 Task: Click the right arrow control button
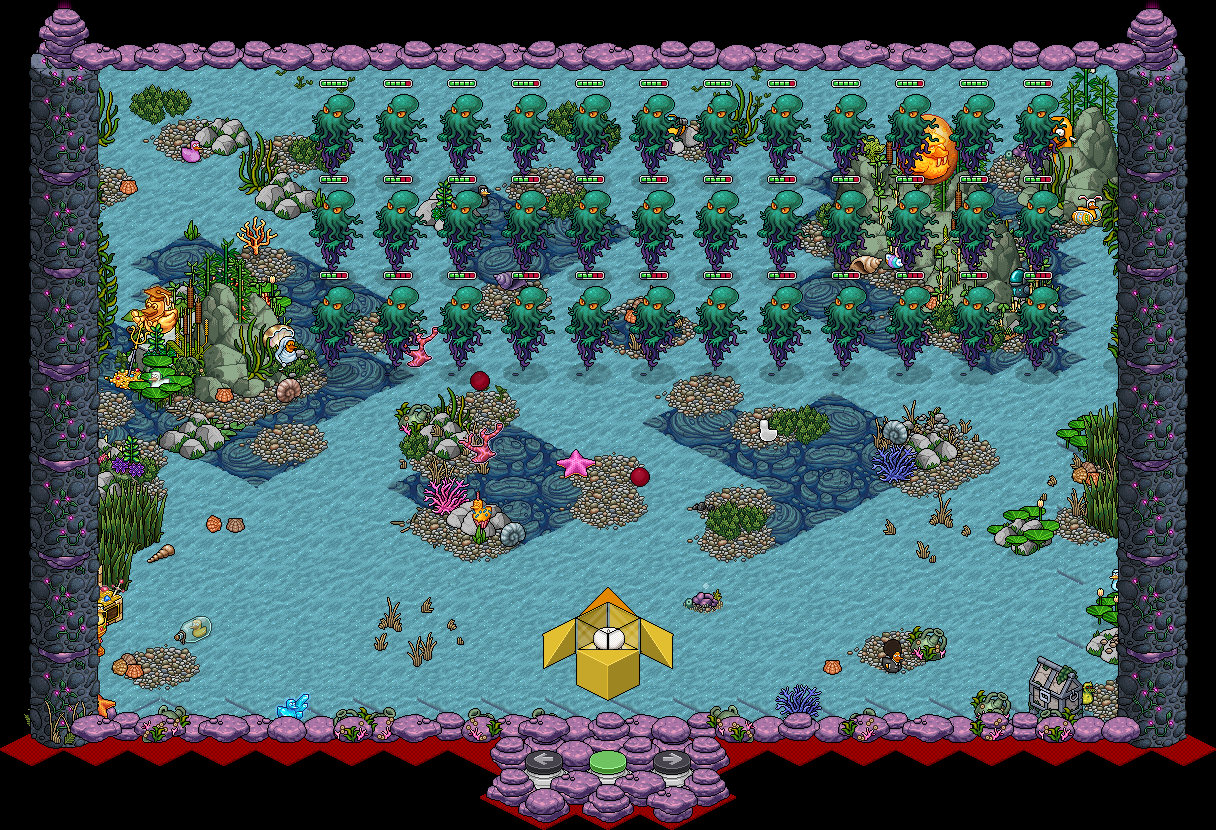[x=672, y=762]
